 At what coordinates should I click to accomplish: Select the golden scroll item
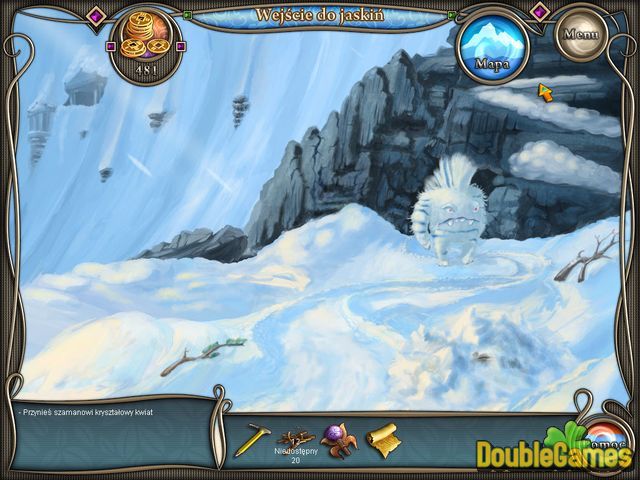click(x=382, y=440)
